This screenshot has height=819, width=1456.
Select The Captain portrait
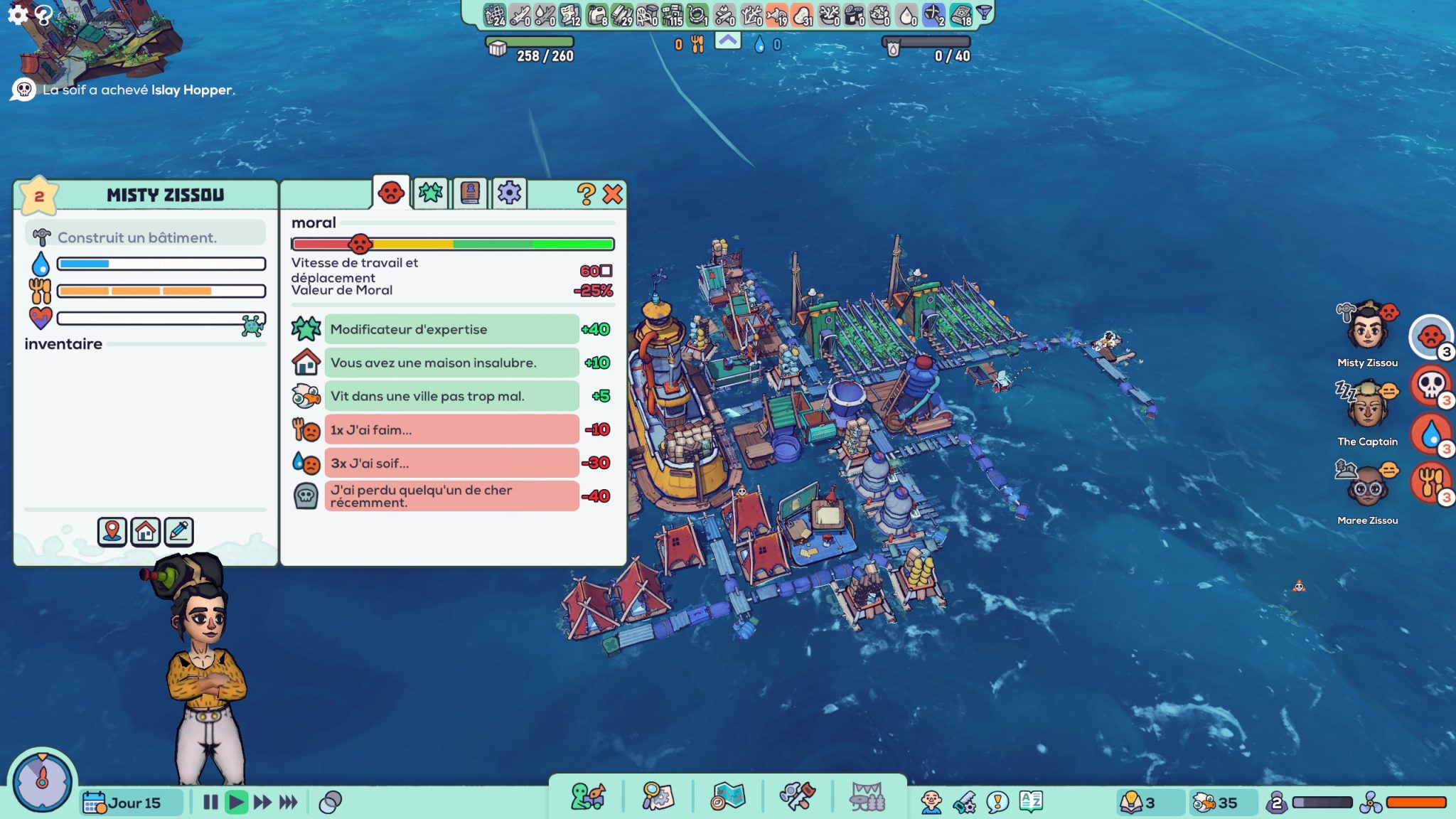(x=1367, y=407)
